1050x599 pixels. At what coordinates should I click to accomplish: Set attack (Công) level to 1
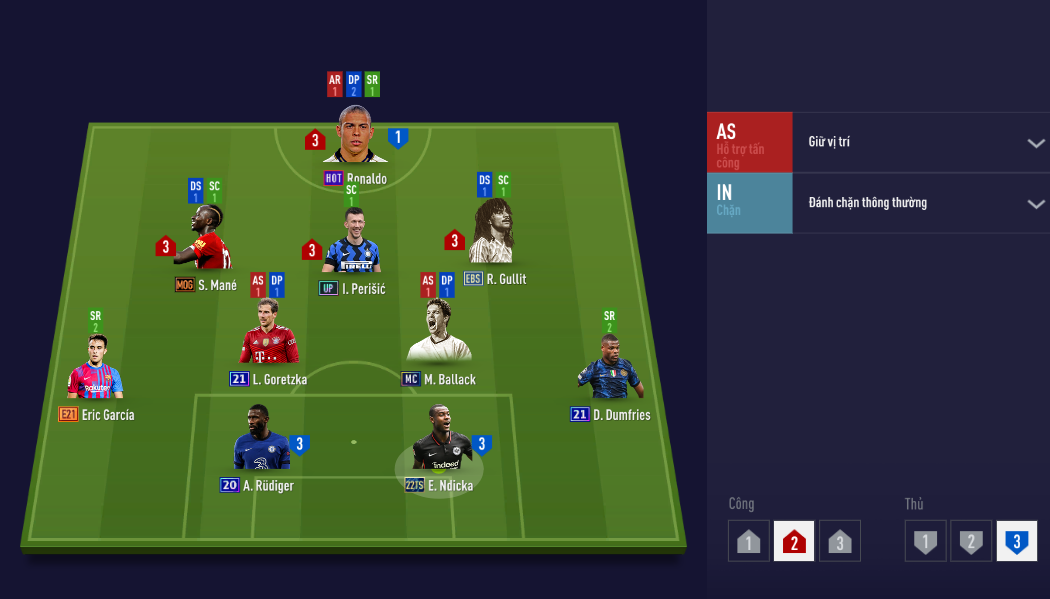[749, 542]
